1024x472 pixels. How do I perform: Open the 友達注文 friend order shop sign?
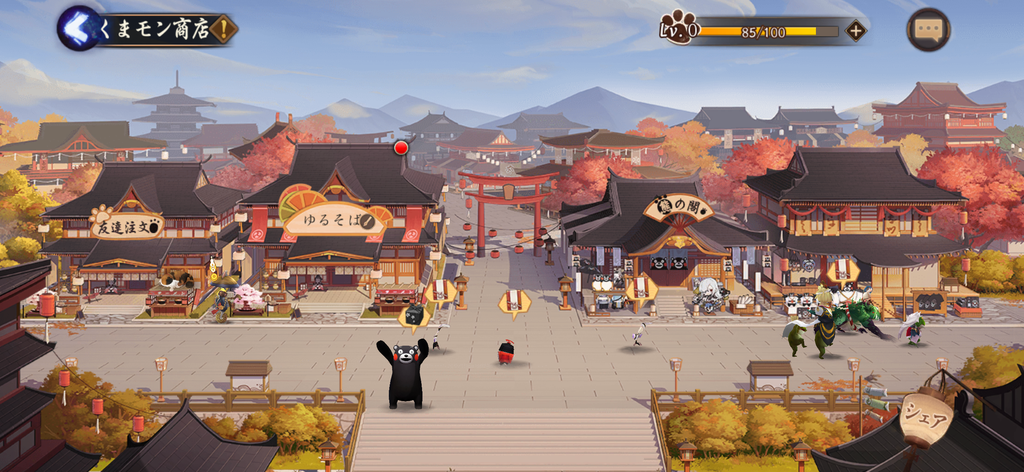126,225
